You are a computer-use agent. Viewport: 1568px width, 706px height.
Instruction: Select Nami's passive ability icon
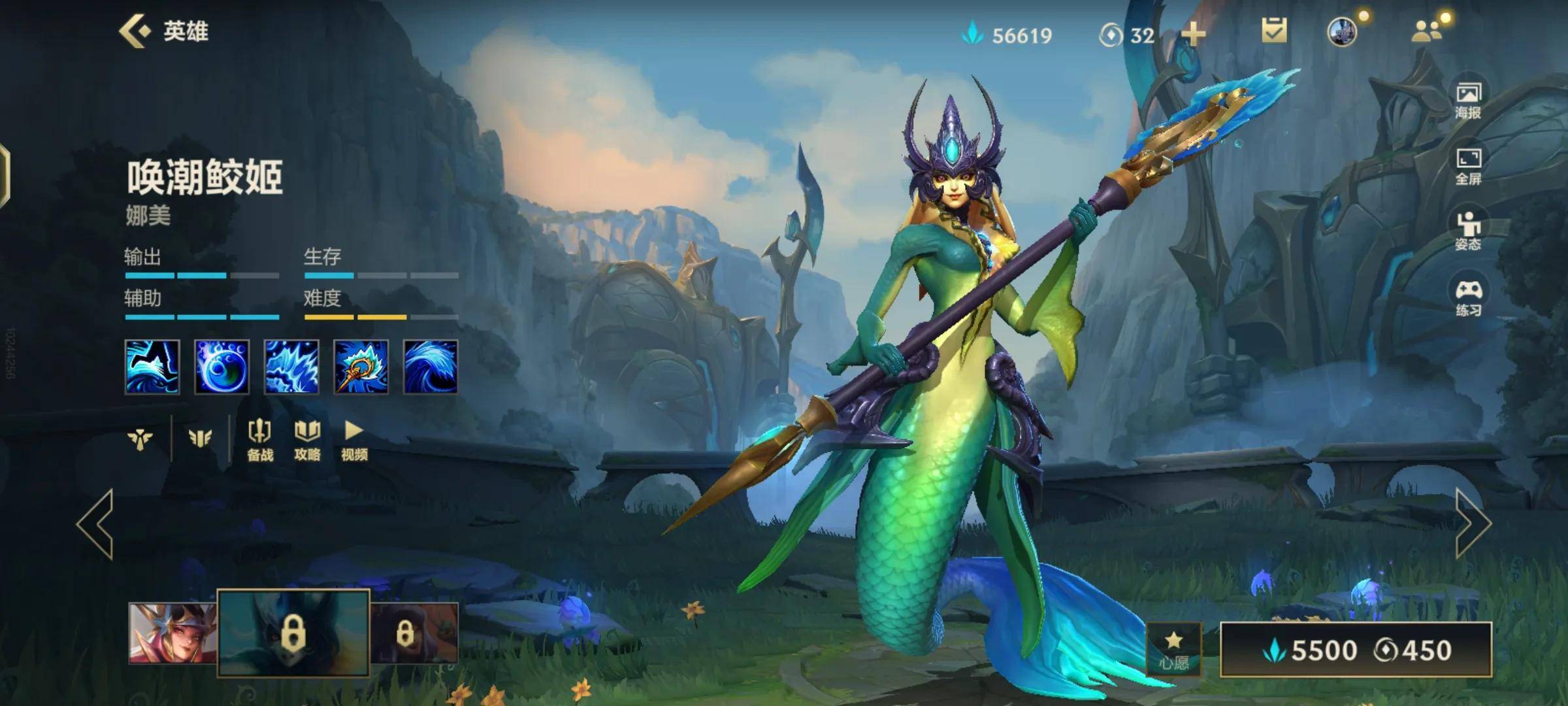(x=152, y=367)
